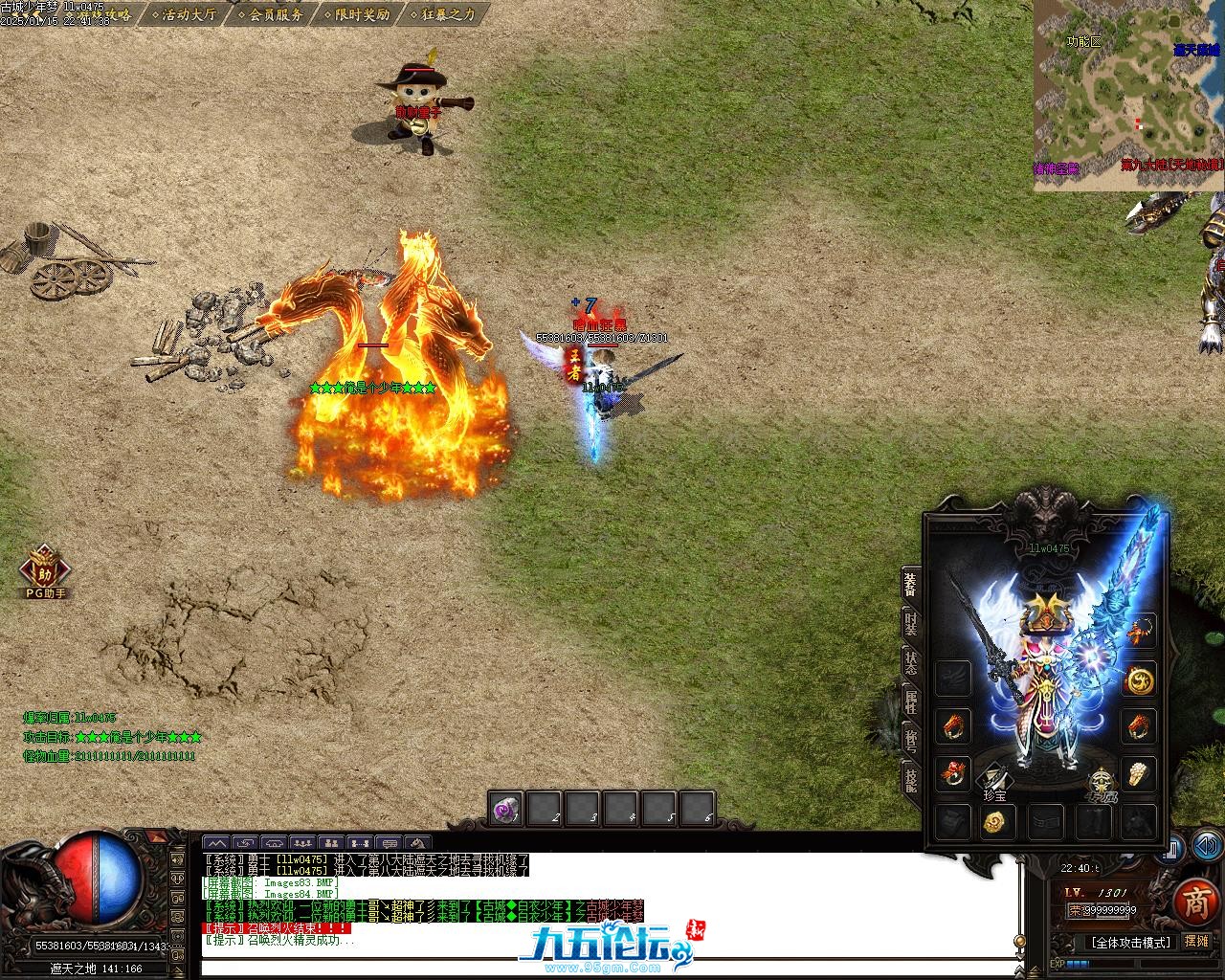The width and height of the screenshot is (1225, 980).
Task: Switch to the 时装 fashion tab
Action: [910, 624]
